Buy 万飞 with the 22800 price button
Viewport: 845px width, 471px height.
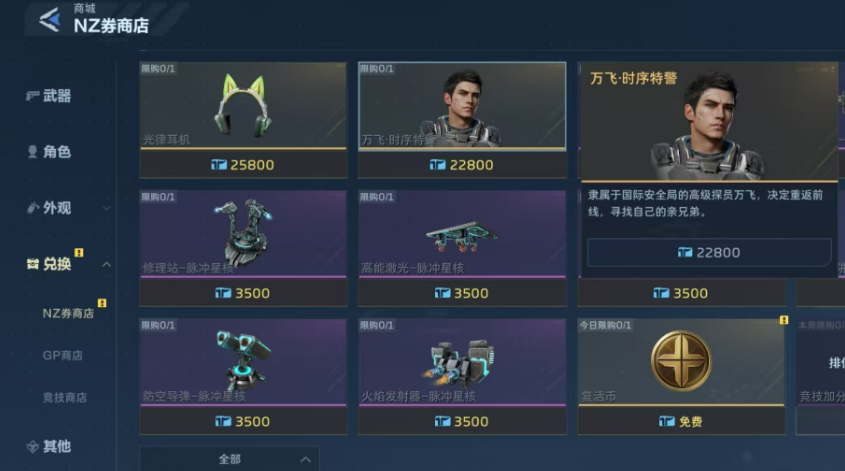[x=708, y=253]
